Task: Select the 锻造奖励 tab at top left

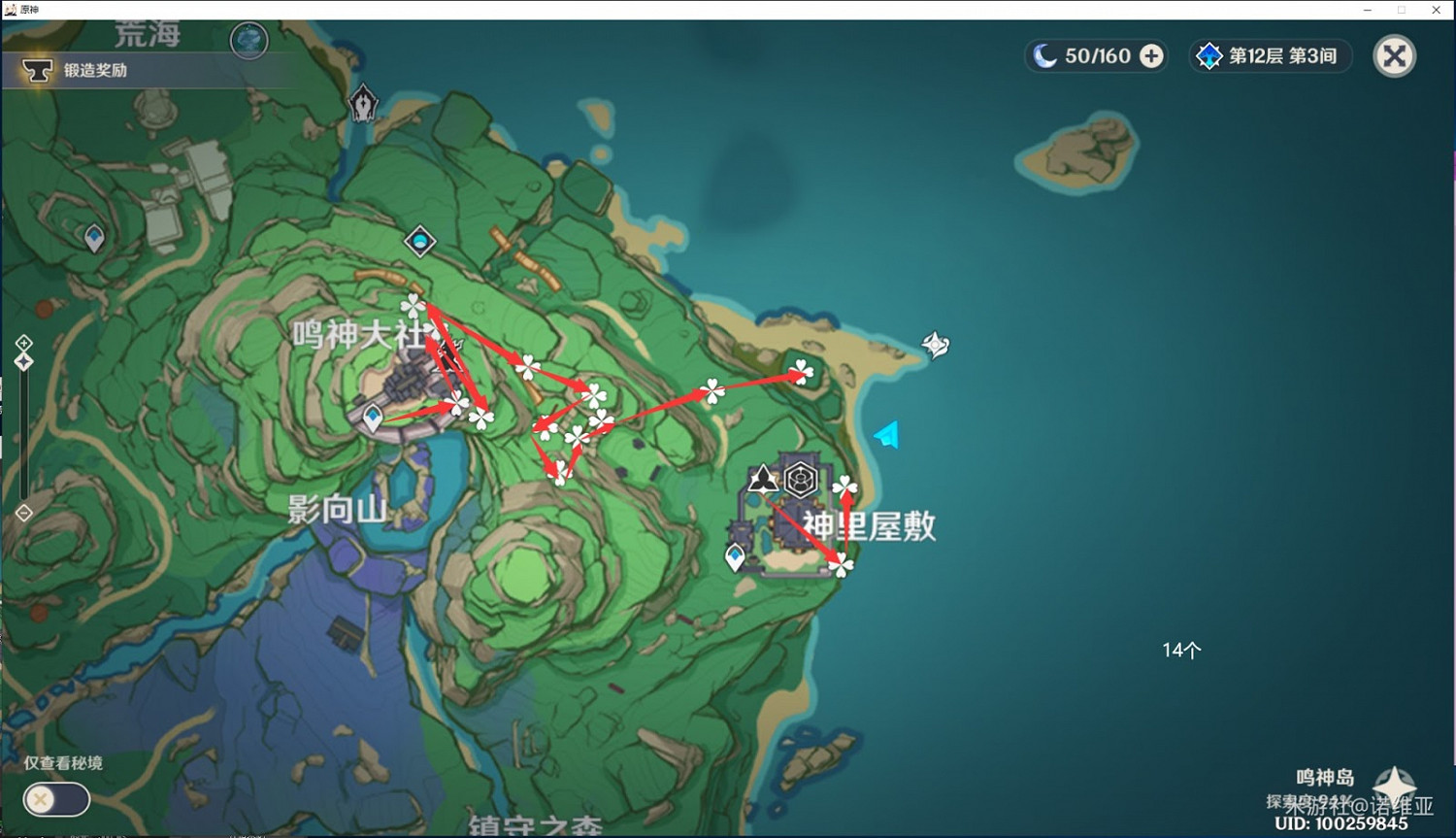Action: coord(97,70)
